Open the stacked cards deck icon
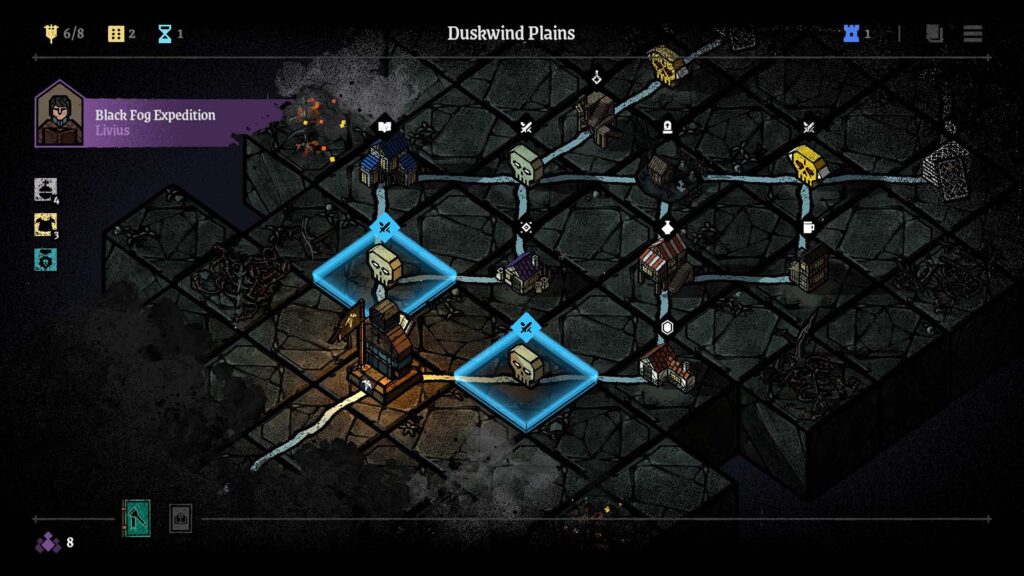The width and height of the screenshot is (1024, 576). pyautogui.click(x=934, y=34)
